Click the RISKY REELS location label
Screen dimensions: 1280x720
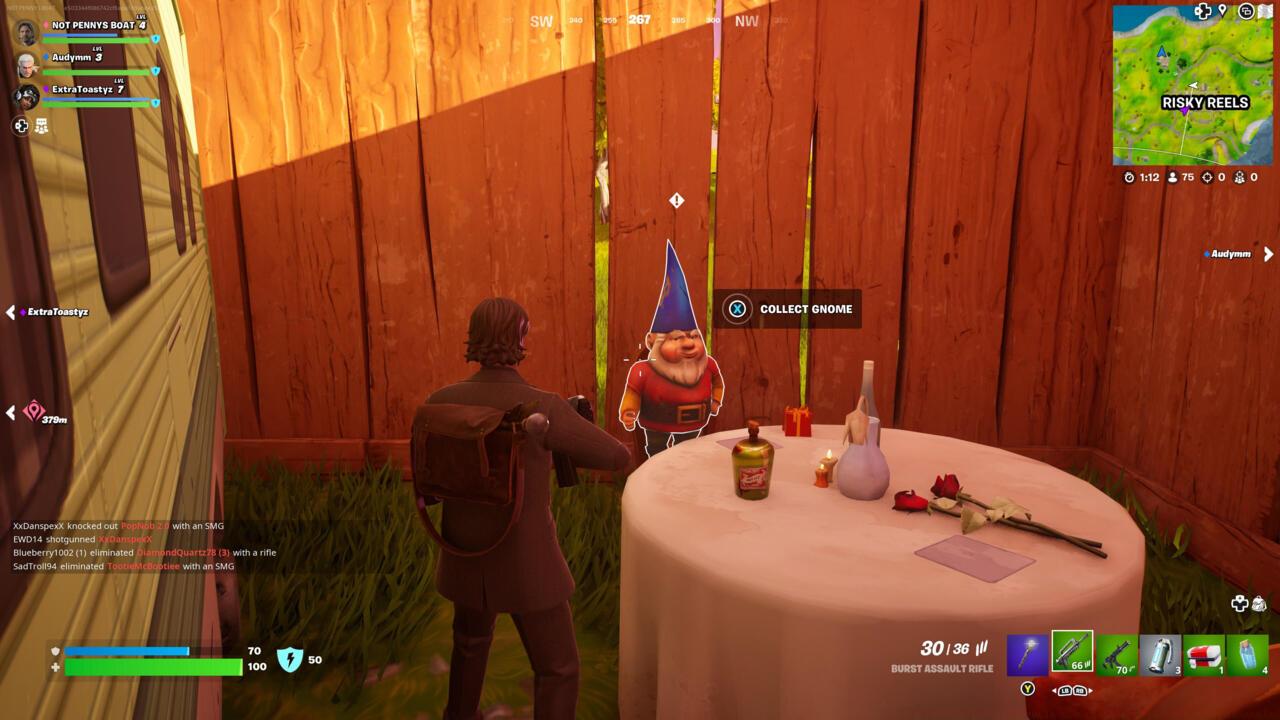1204,103
